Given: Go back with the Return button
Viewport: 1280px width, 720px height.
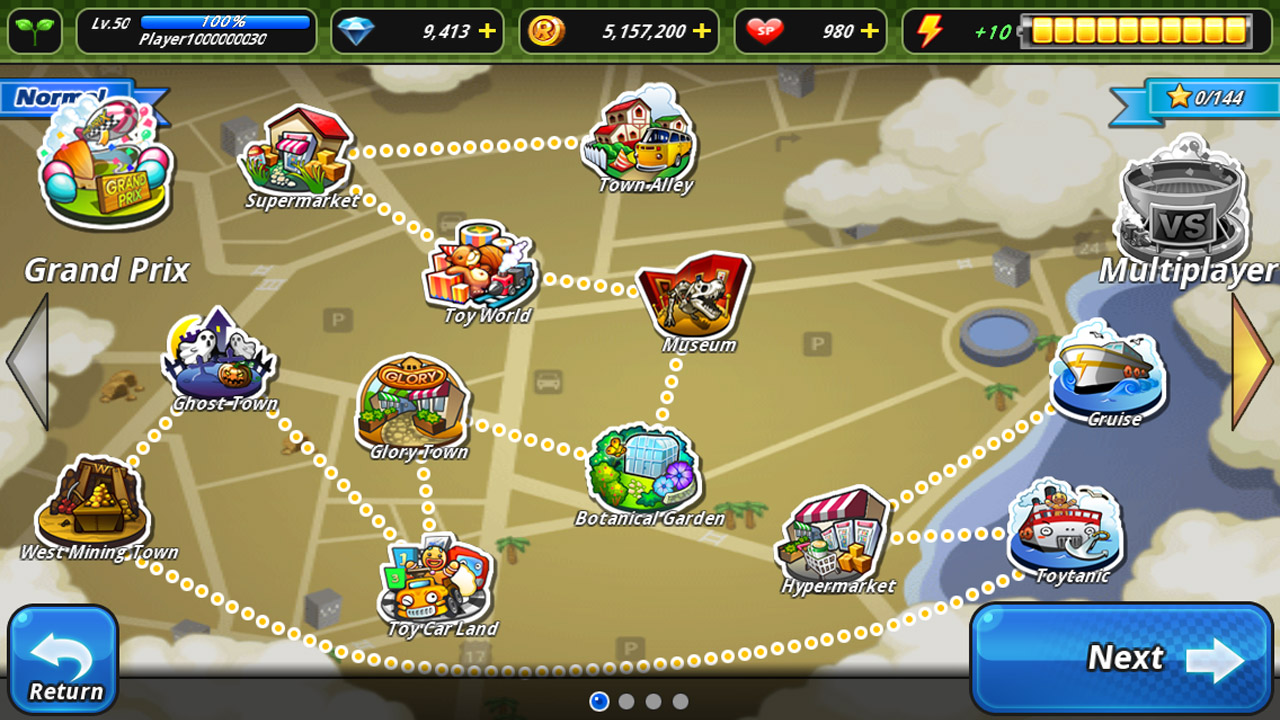Looking at the screenshot, I should pyautogui.click(x=63, y=659).
